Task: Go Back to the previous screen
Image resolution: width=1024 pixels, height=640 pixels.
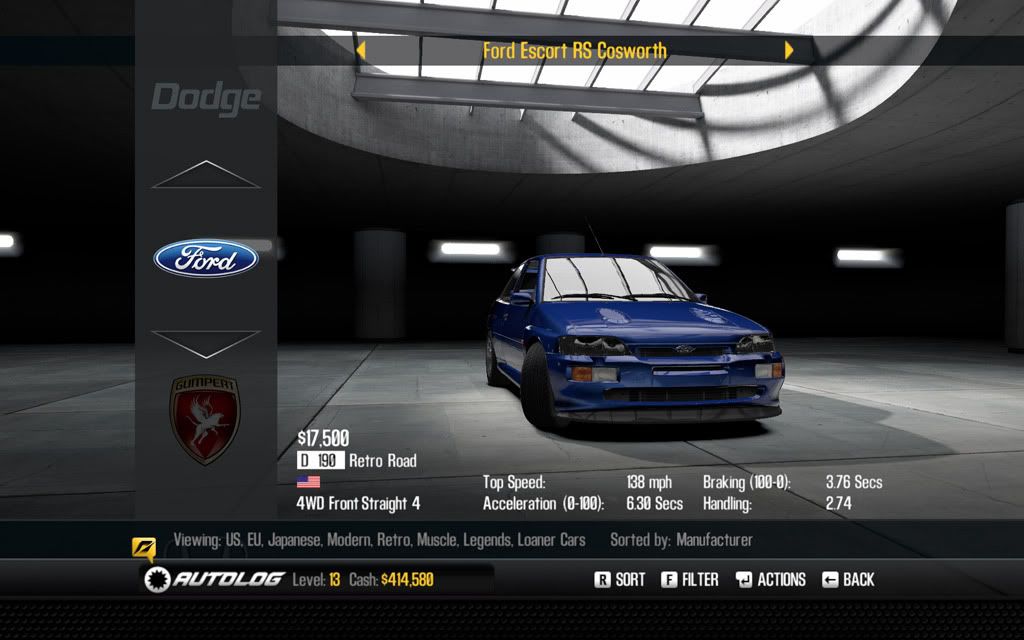Action: 848,579
